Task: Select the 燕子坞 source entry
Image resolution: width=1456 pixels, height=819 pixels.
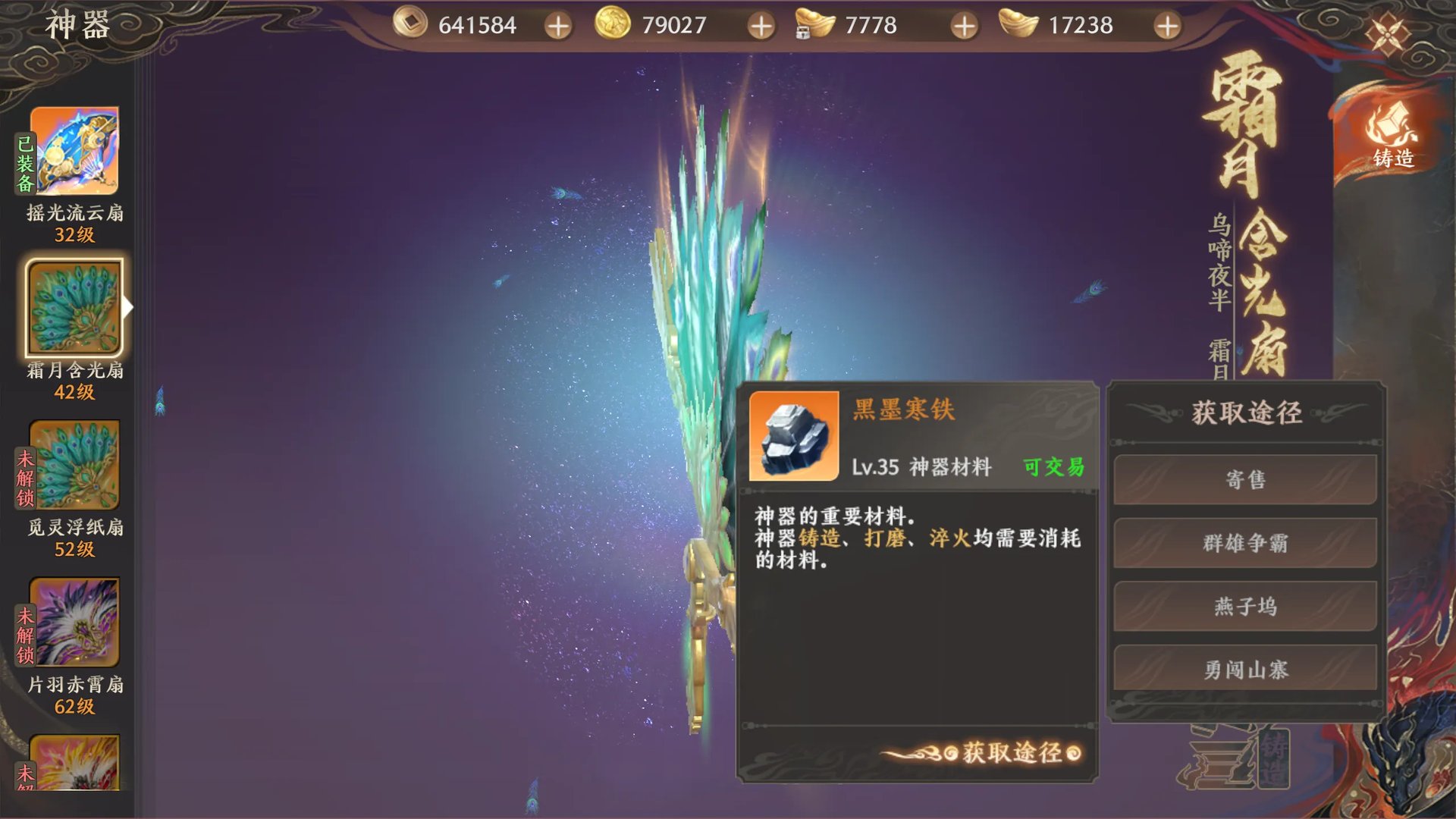Action: (1244, 607)
